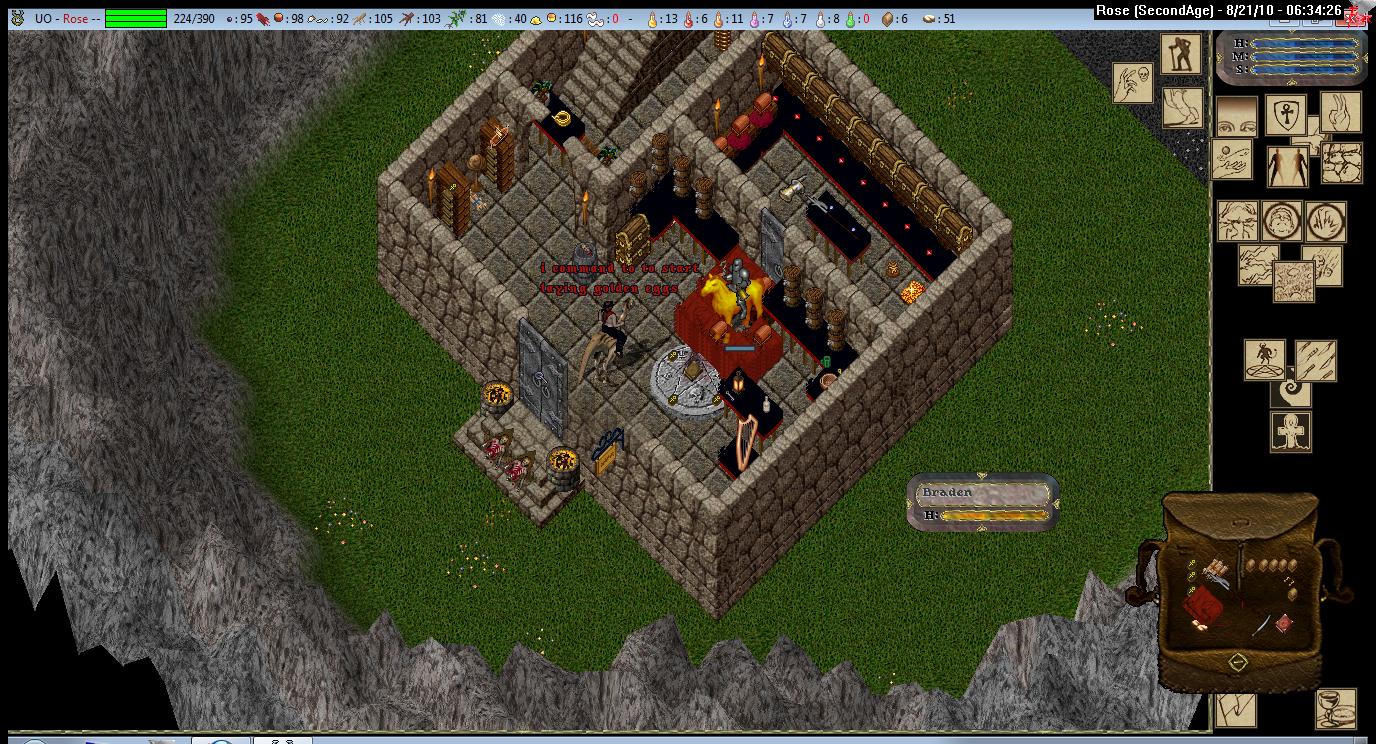Click the round face spell icon

point(1281,221)
